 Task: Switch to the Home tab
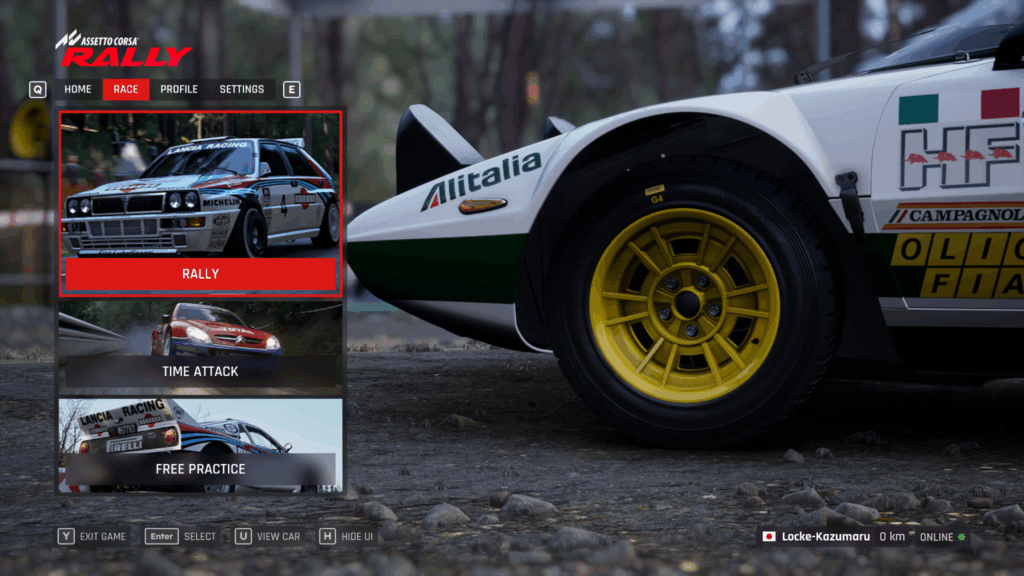click(78, 89)
